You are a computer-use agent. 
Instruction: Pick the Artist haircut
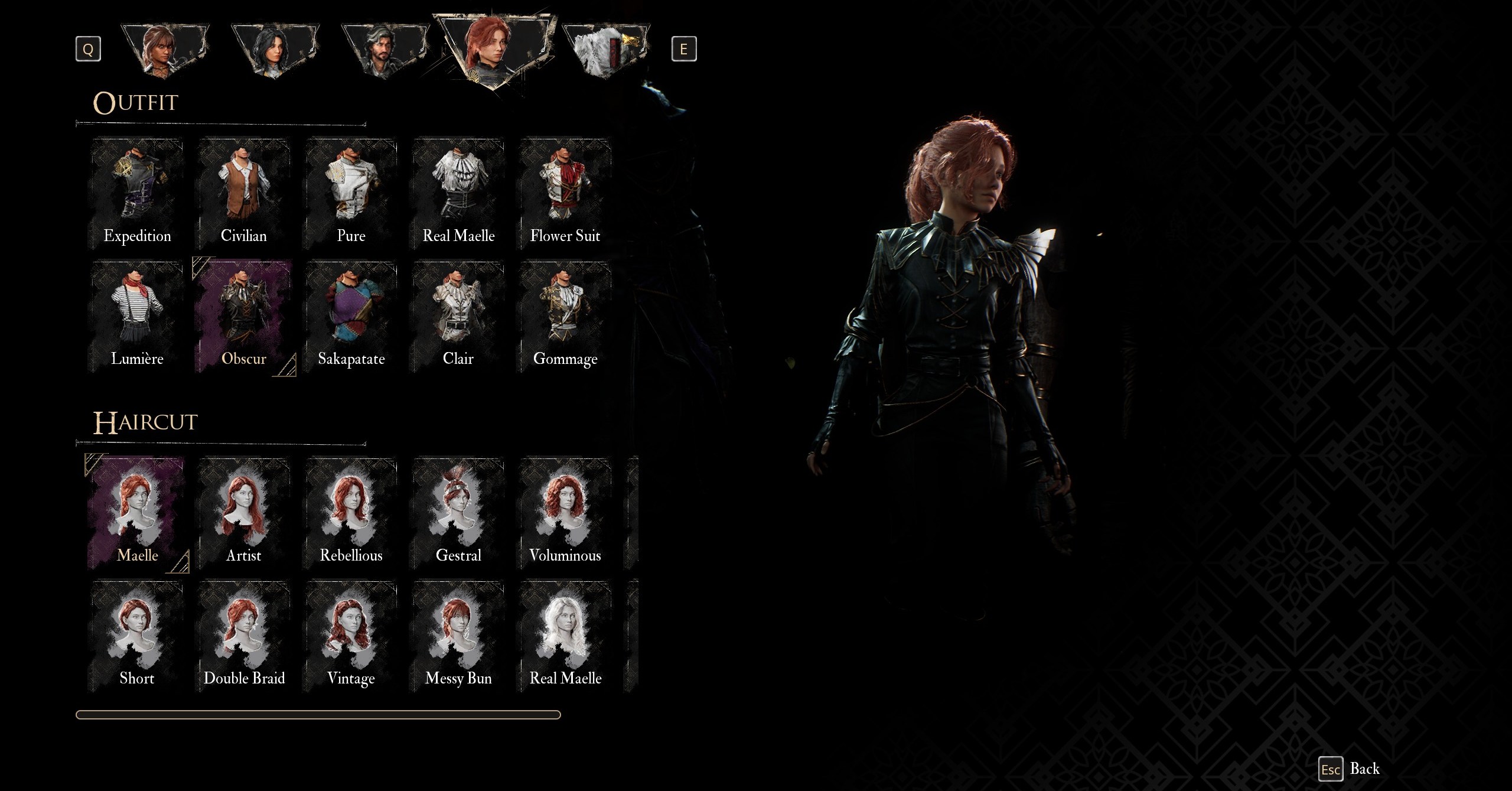[x=244, y=513]
